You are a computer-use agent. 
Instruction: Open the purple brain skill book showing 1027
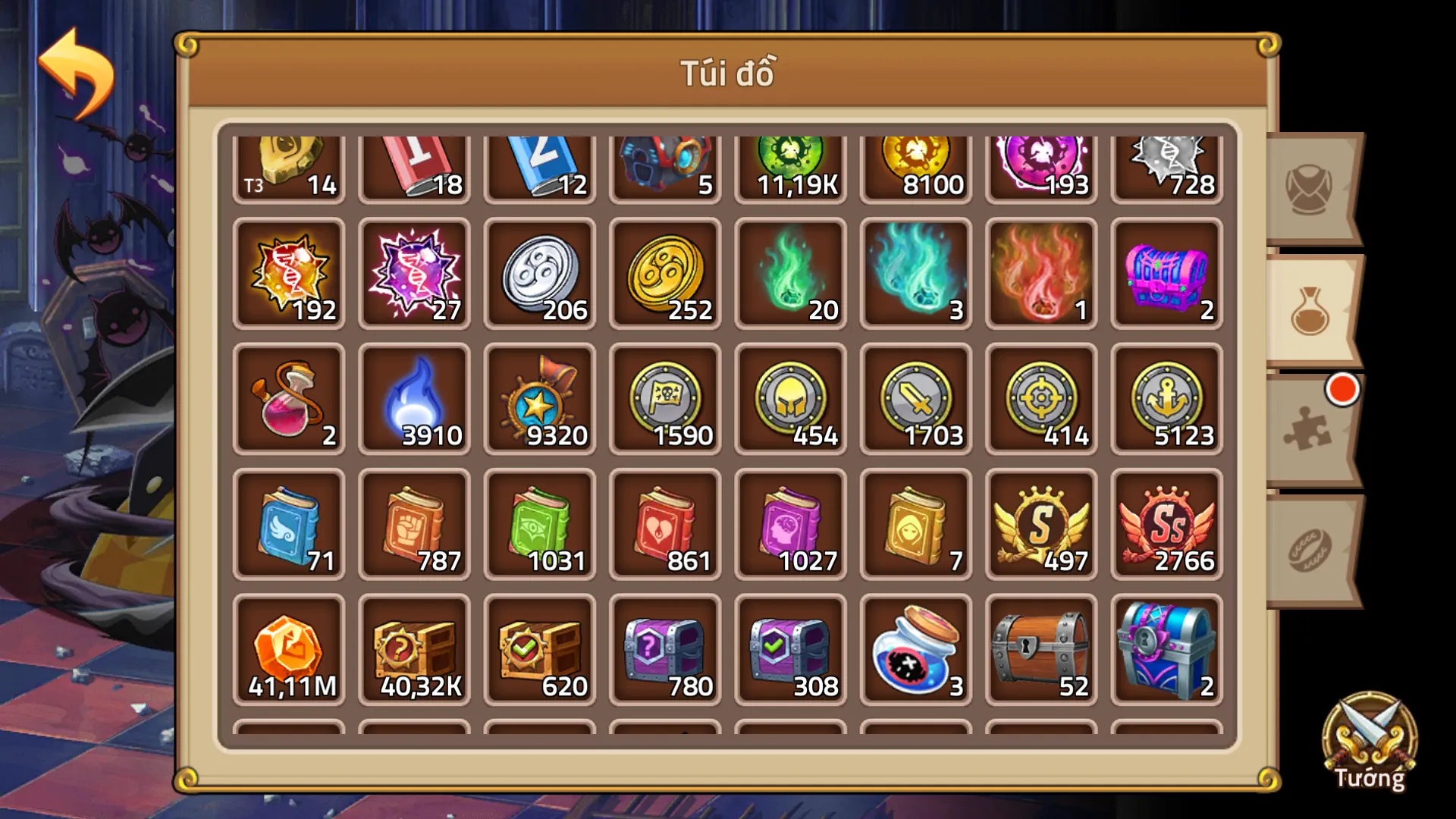point(789,523)
